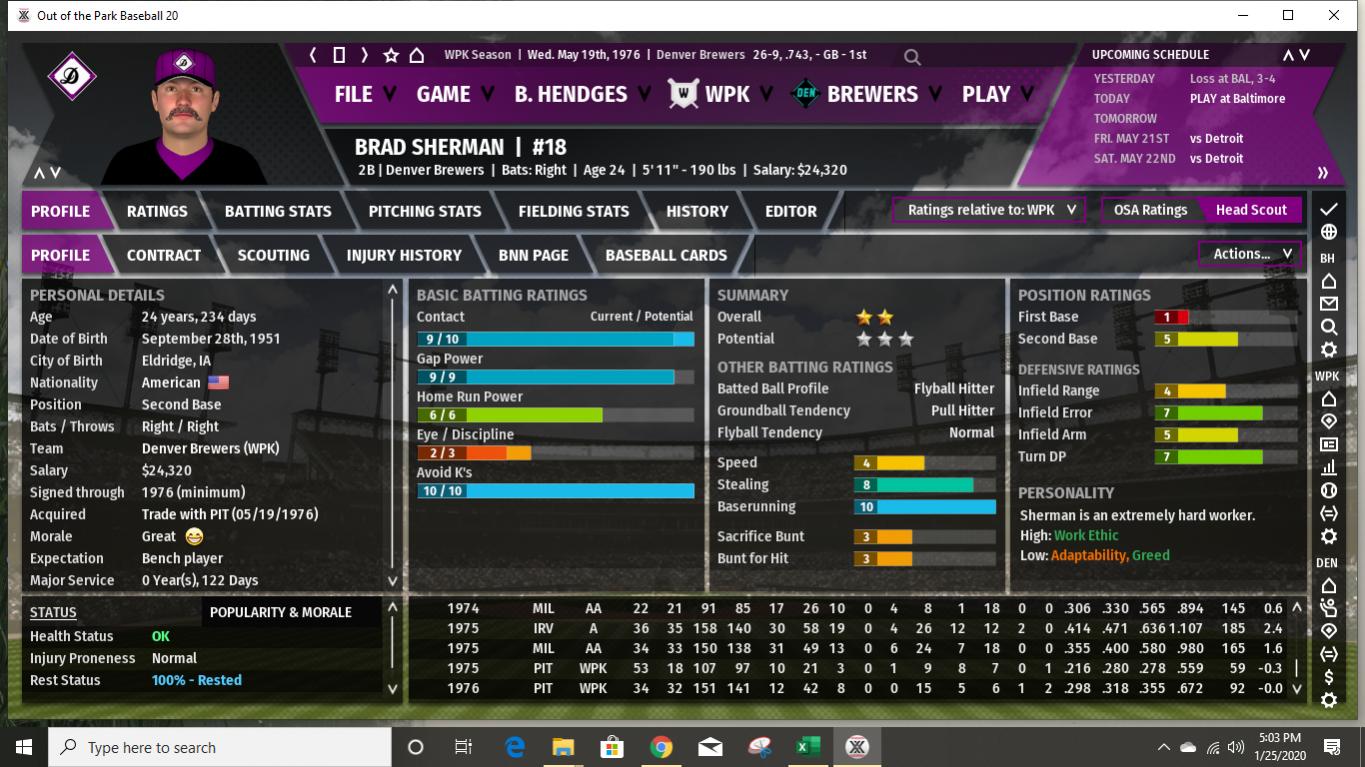Open Excel from the Windows taskbar
Image resolution: width=1365 pixels, height=767 pixels.
pyautogui.click(x=806, y=746)
